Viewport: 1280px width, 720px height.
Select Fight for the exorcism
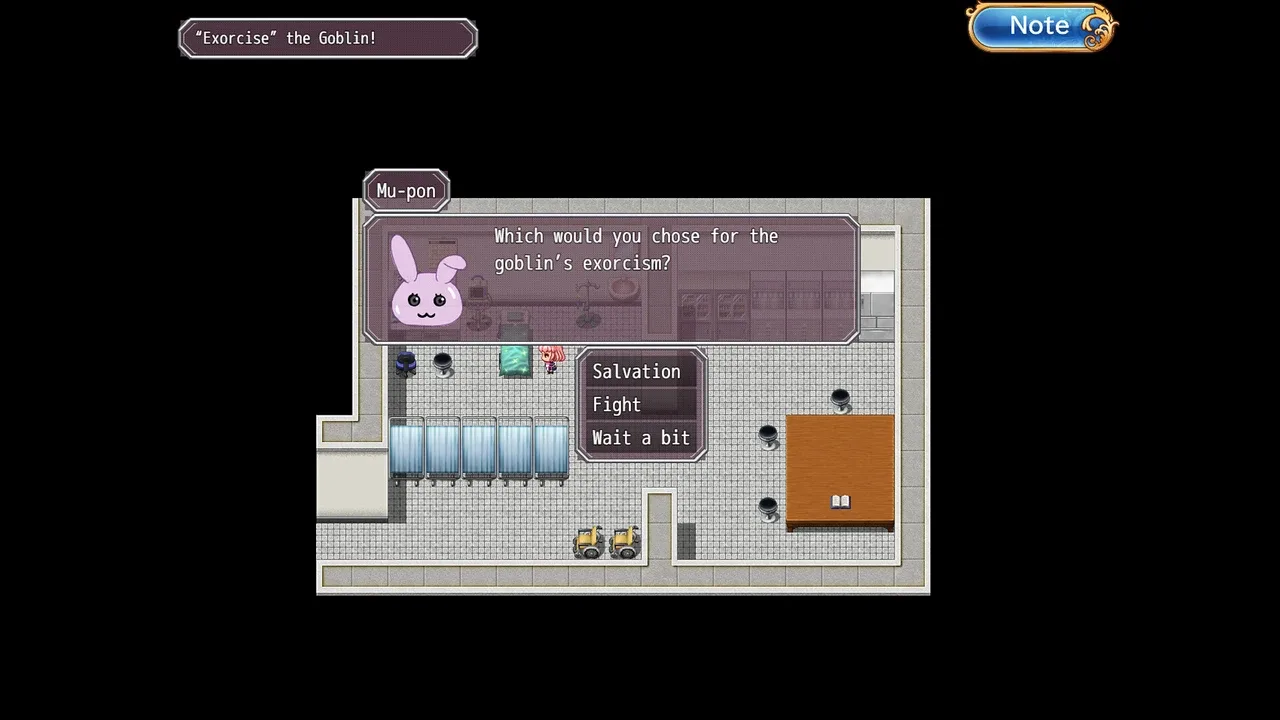pos(617,405)
